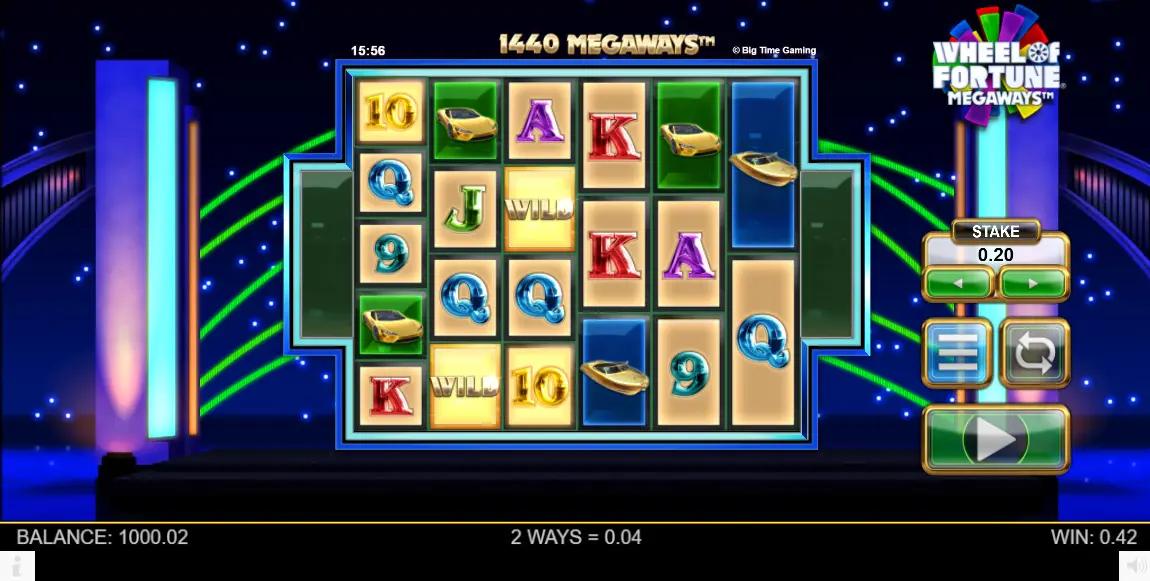
Task: Decrease the stake with the left arrow
Action: (x=958, y=284)
